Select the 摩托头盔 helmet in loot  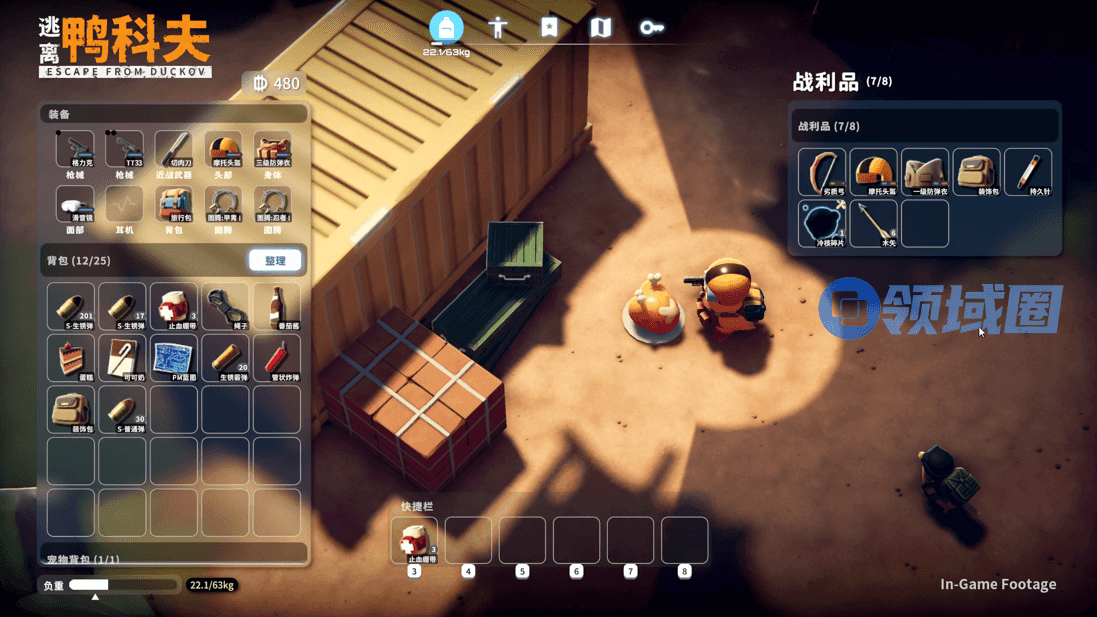coord(873,171)
